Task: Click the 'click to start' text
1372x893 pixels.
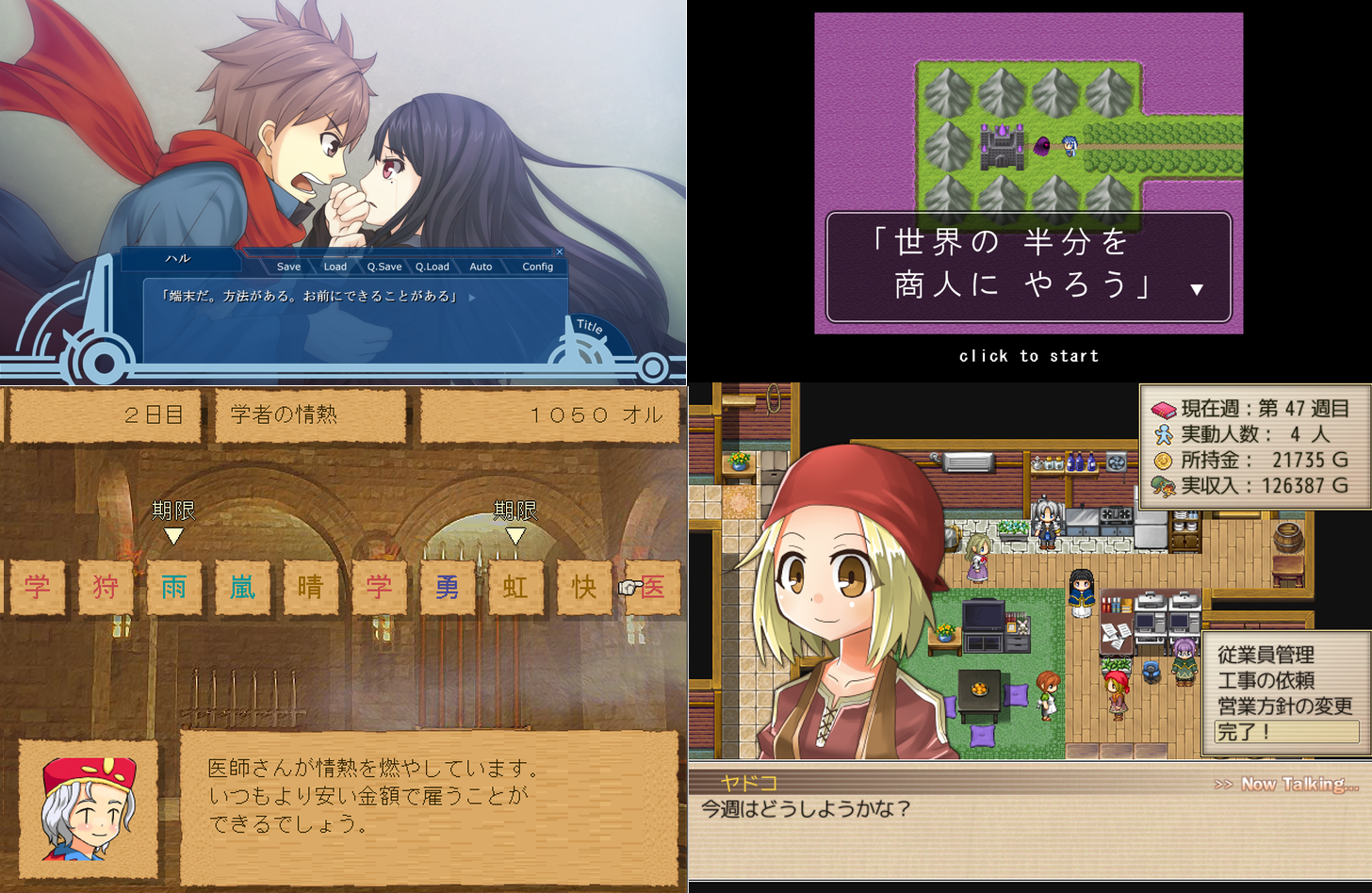Action: pos(1029,355)
